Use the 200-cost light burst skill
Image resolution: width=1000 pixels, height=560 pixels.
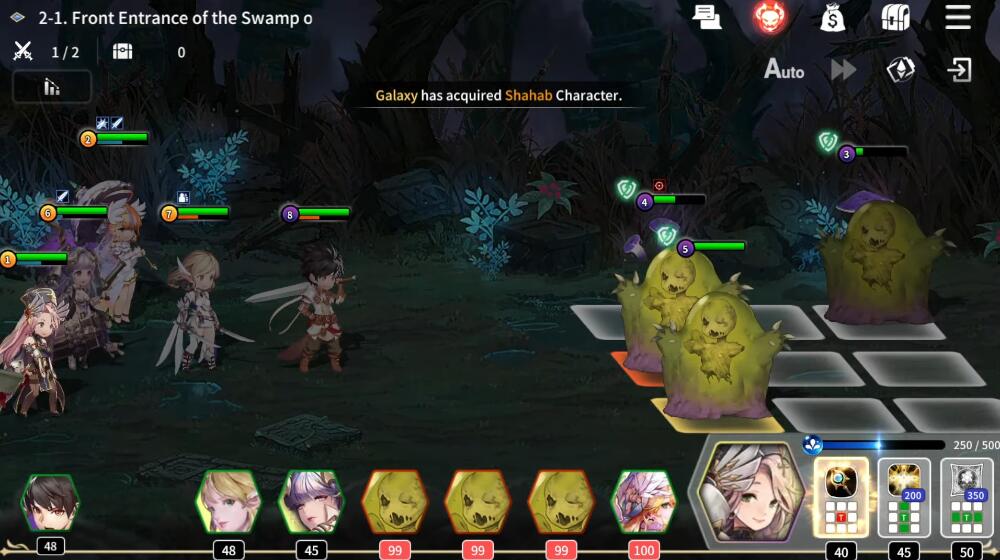(x=904, y=496)
